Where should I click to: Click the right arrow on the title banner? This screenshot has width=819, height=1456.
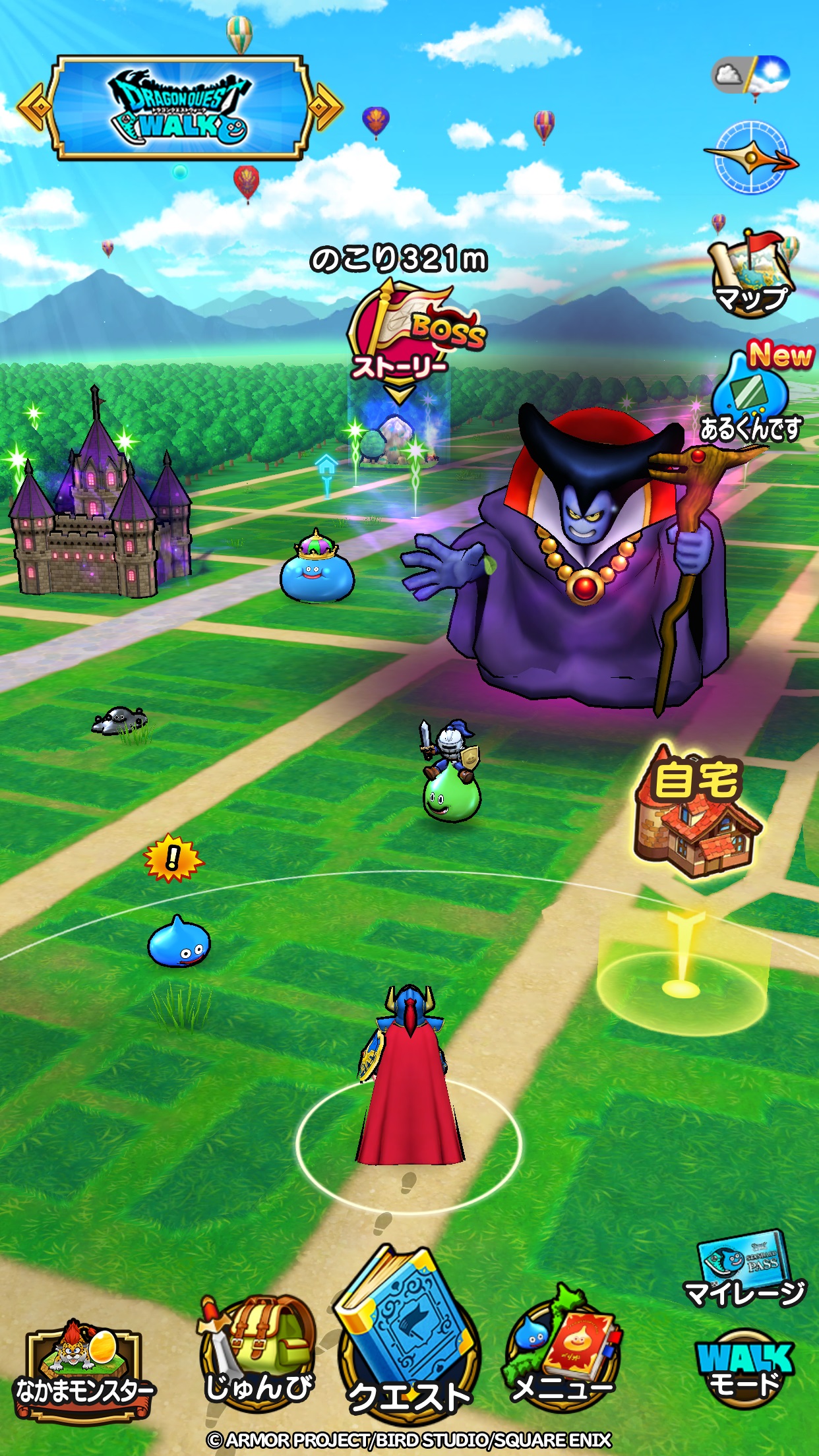click(x=326, y=106)
